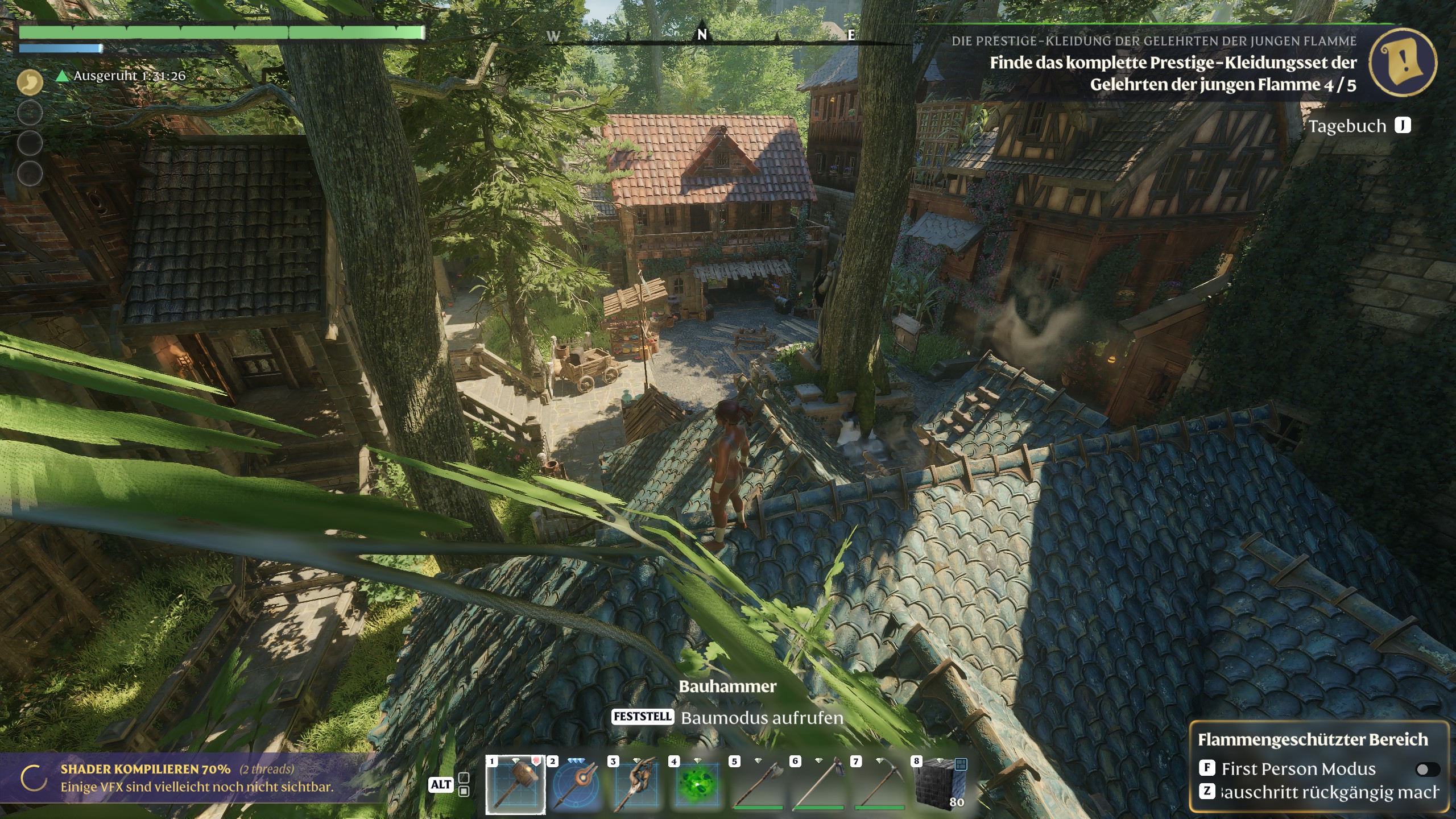The height and width of the screenshot is (819, 1456).
Task: Select the dark stone block stack of 80
Action: pyautogui.click(x=941, y=785)
